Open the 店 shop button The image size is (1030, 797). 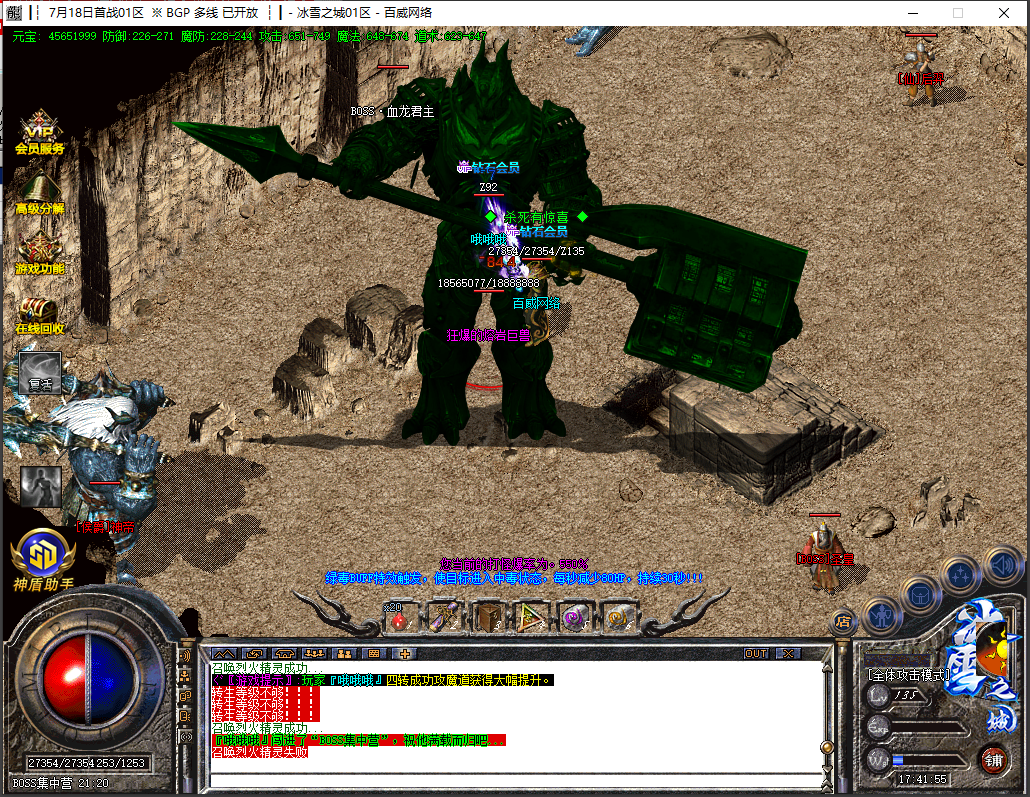[x=842, y=622]
